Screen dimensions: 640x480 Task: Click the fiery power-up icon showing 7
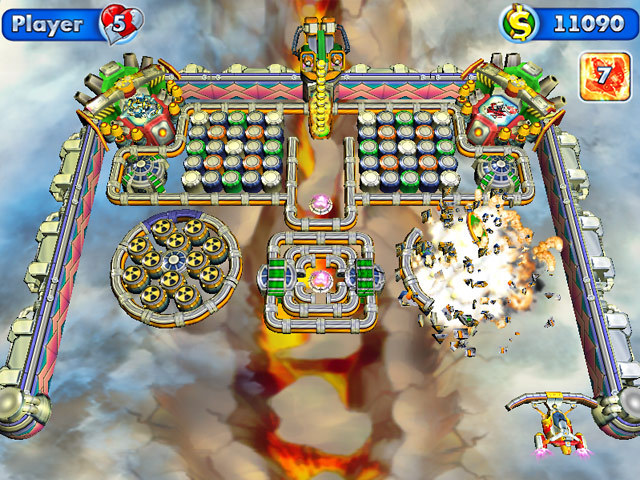point(600,76)
